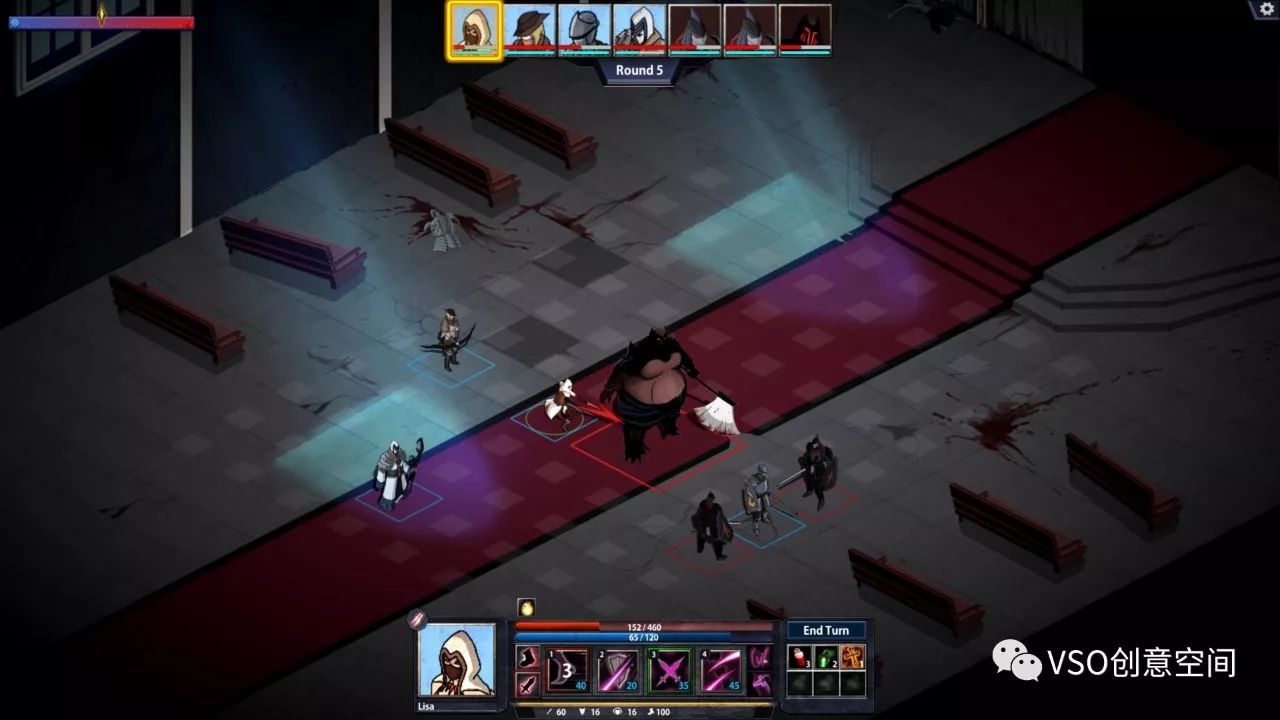Activate skill 4 with the pink slash
1280x720 pixels.
(x=720, y=670)
